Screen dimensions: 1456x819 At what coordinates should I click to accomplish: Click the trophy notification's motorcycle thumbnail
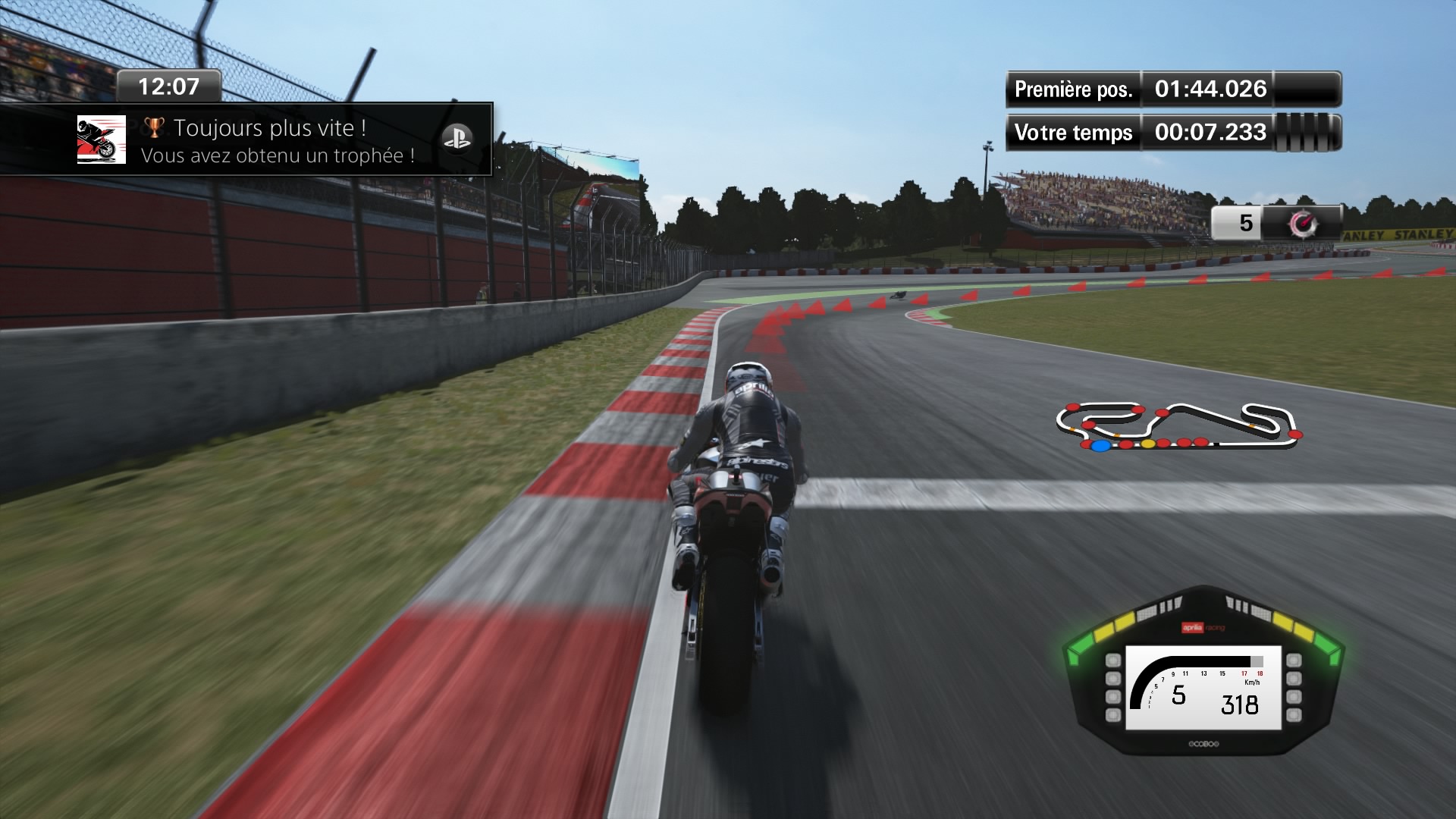pos(102,140)
